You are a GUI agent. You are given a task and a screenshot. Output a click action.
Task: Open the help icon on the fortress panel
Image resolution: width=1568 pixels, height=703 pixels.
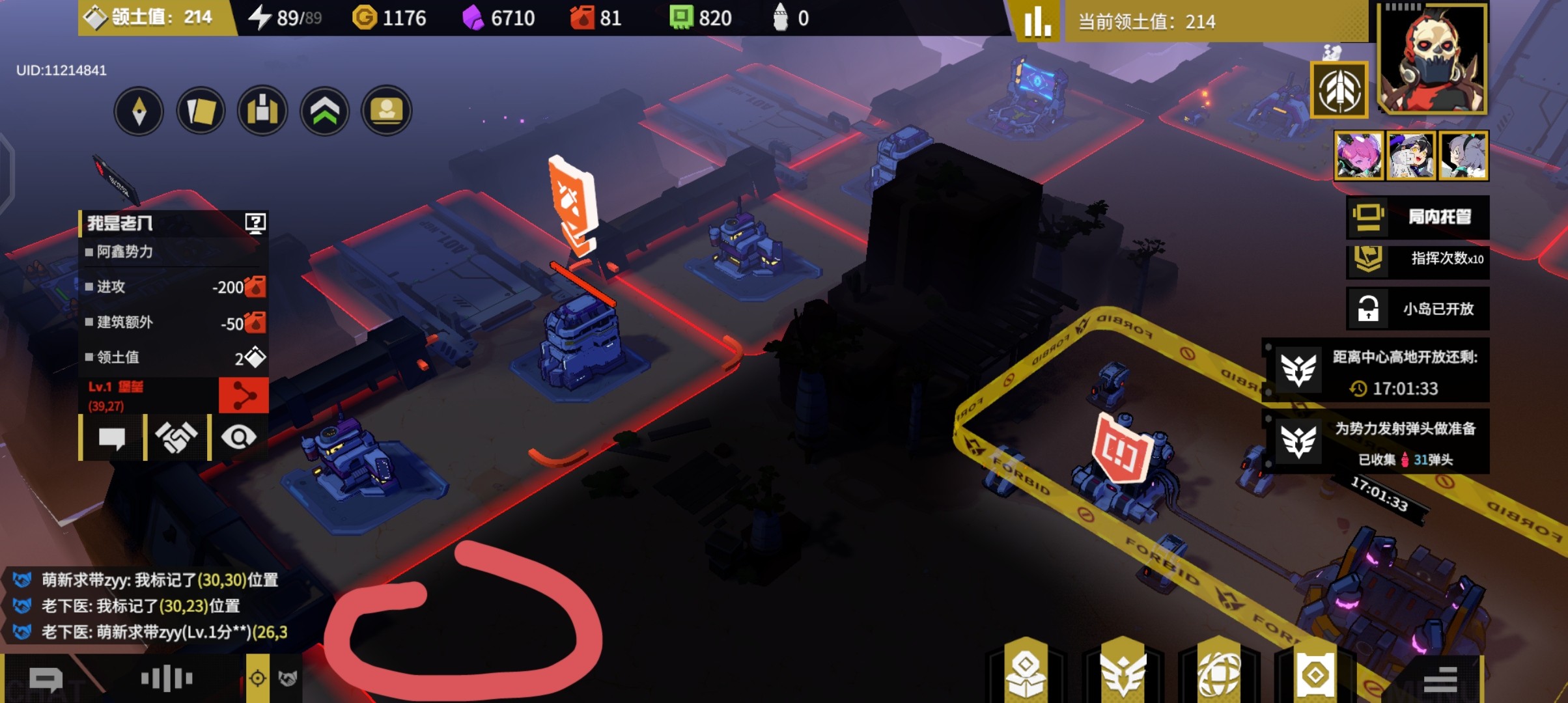(x=255, y=223)
